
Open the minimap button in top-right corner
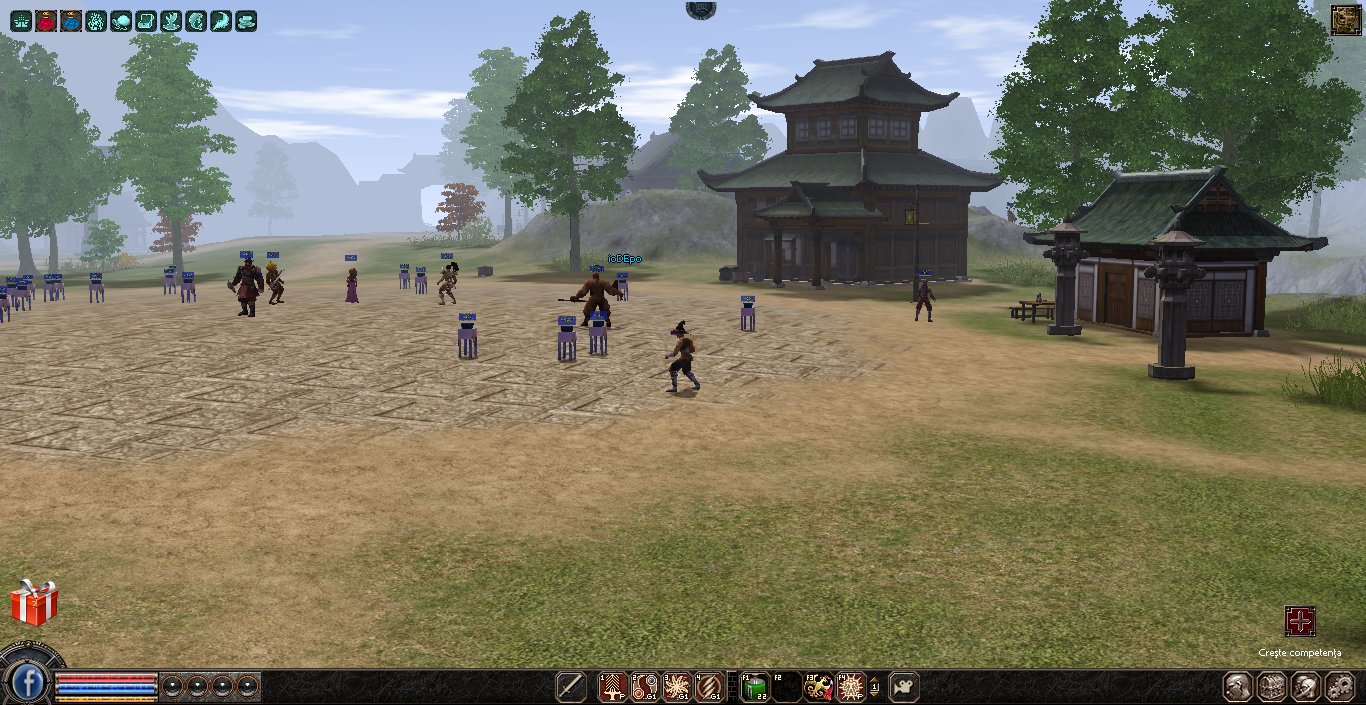click(1345, 20)
